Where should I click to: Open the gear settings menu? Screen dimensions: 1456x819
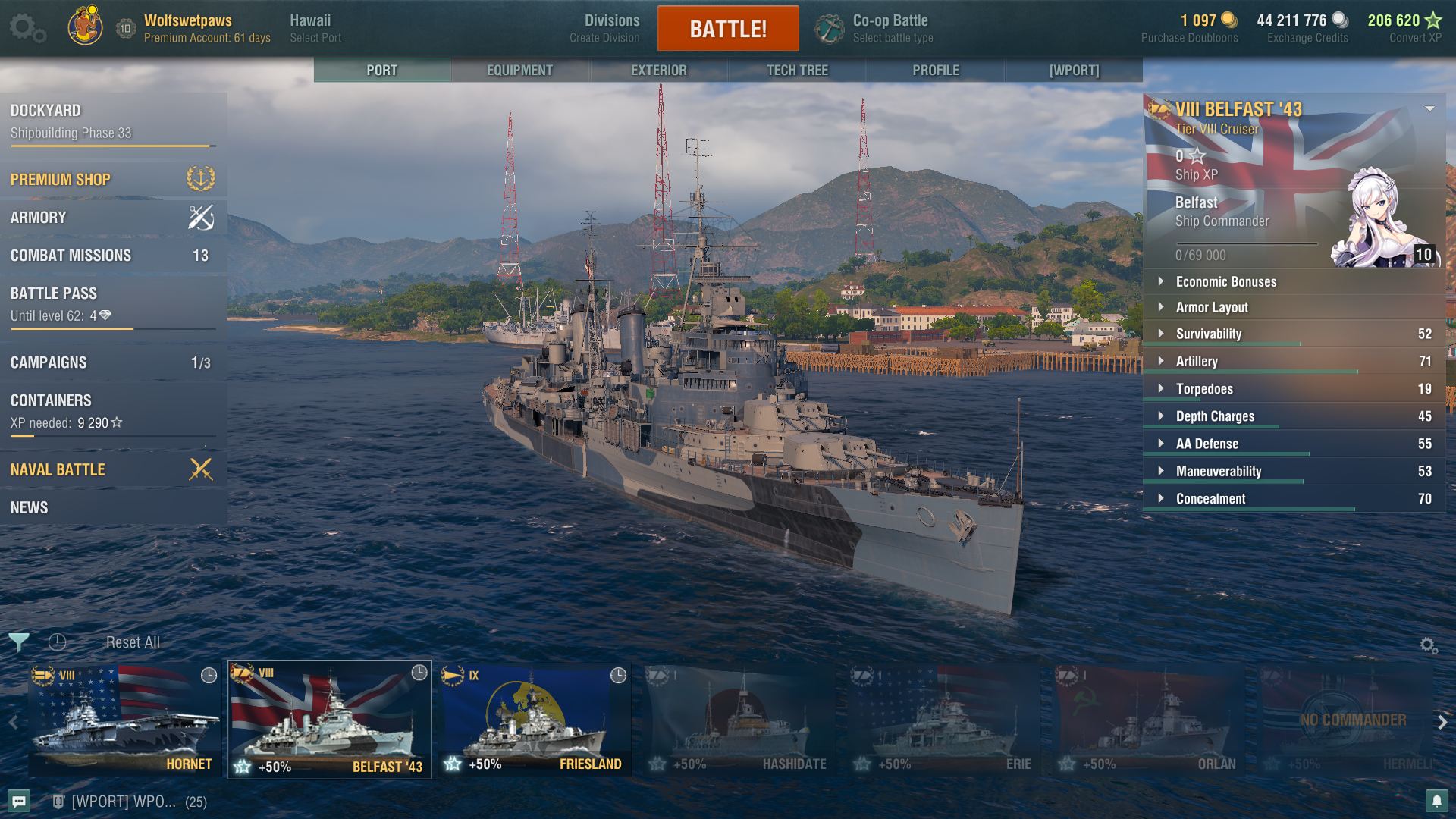tap(27, 28)
